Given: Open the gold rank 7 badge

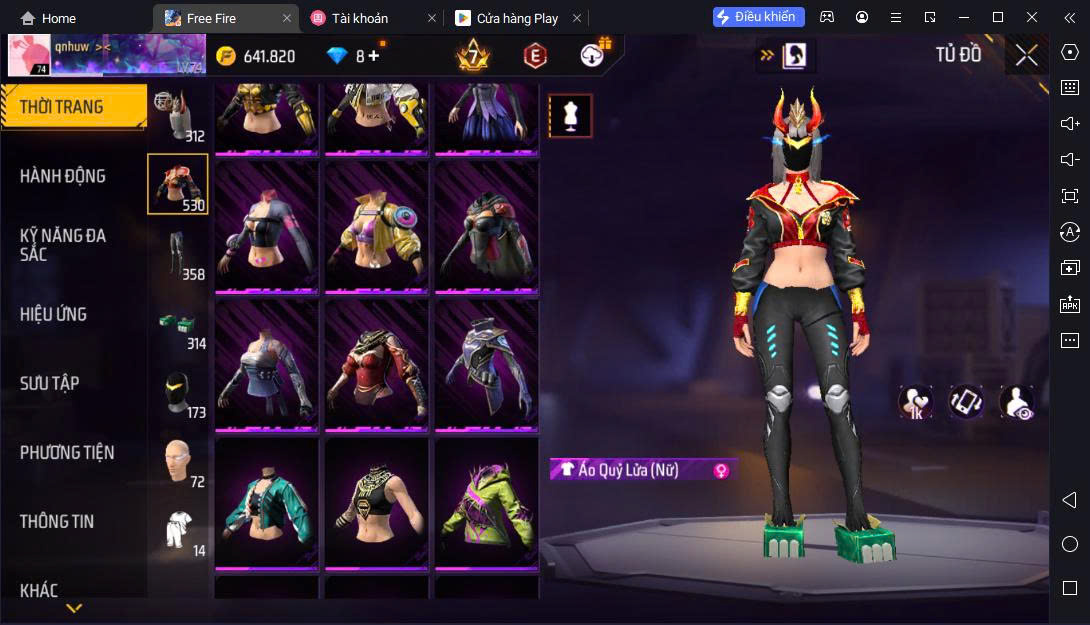Looking at the screenshot, I should coord(472,56).
